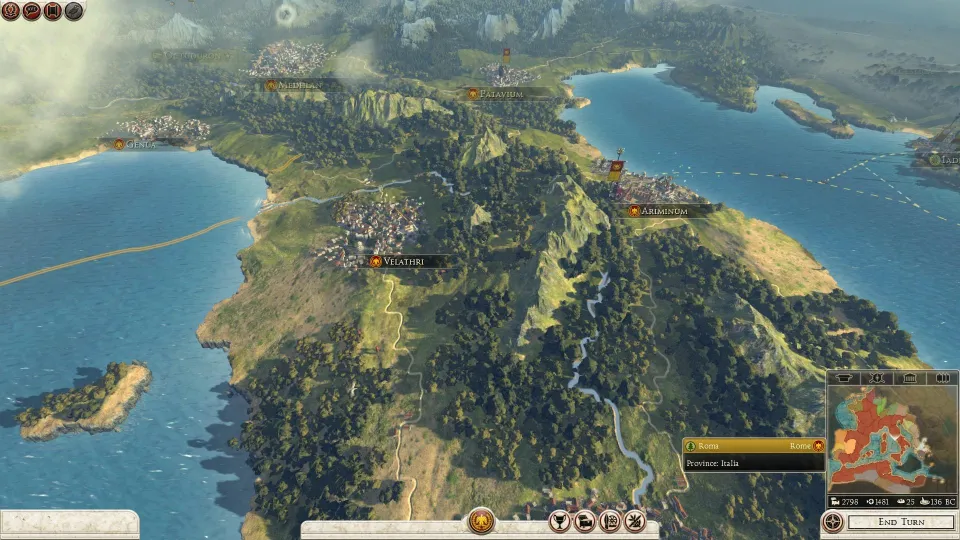Screen dimensions: 960x540
Task: Open the goblet icon panel
Action: click(x=560, y=521)
